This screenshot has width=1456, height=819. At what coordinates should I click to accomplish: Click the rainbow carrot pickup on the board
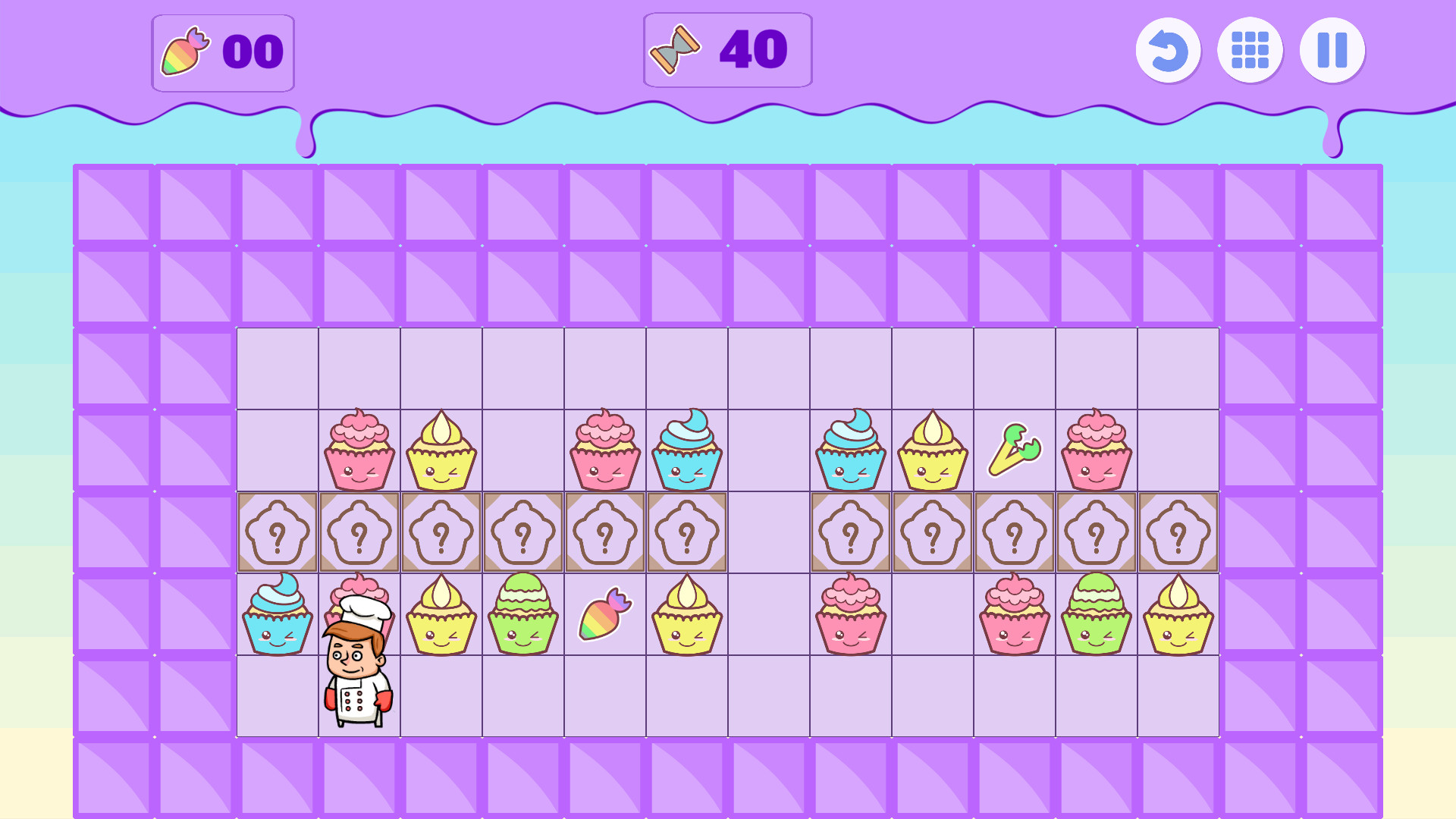click(604, 614)
